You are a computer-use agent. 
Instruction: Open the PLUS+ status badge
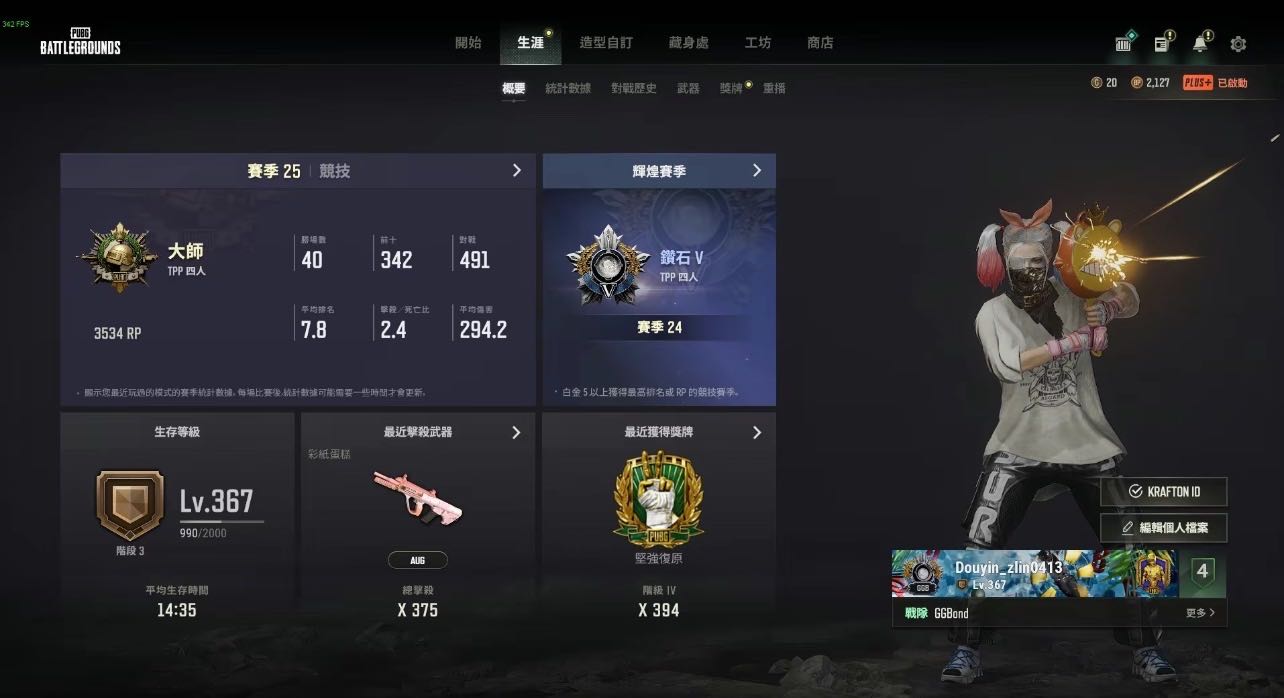click(1215, 83)
